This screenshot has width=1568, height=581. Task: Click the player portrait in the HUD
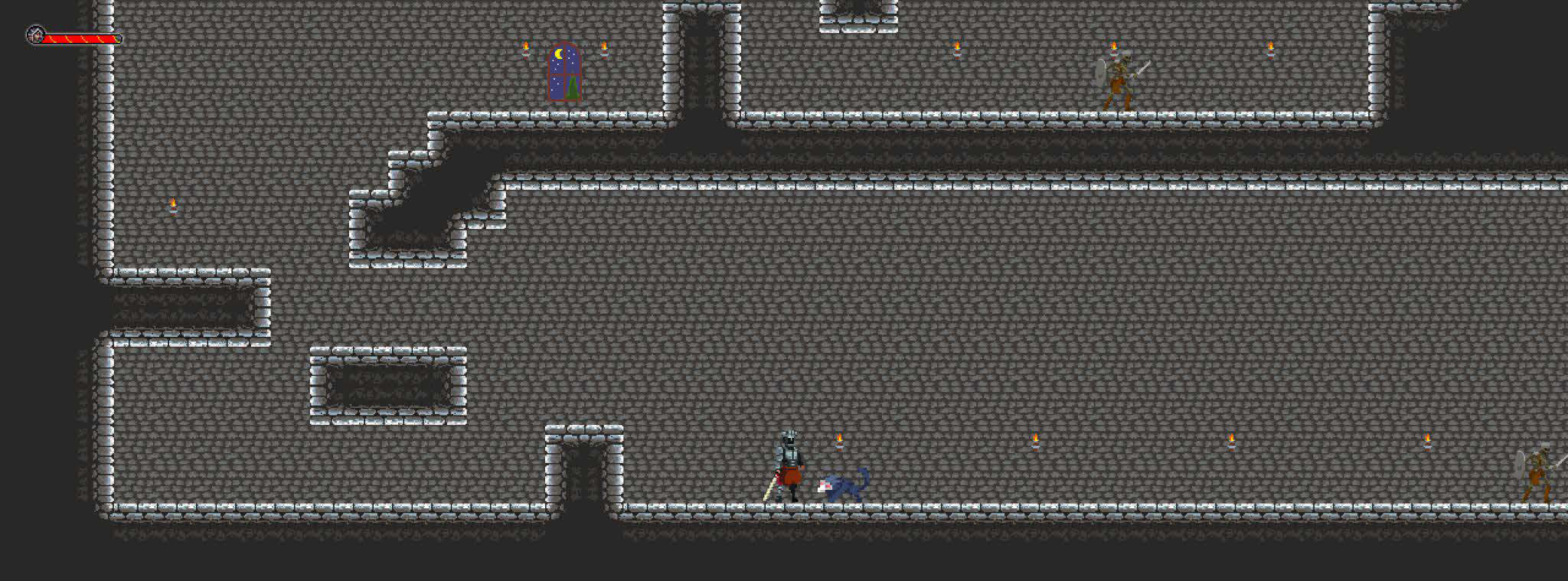coord(34,34)
